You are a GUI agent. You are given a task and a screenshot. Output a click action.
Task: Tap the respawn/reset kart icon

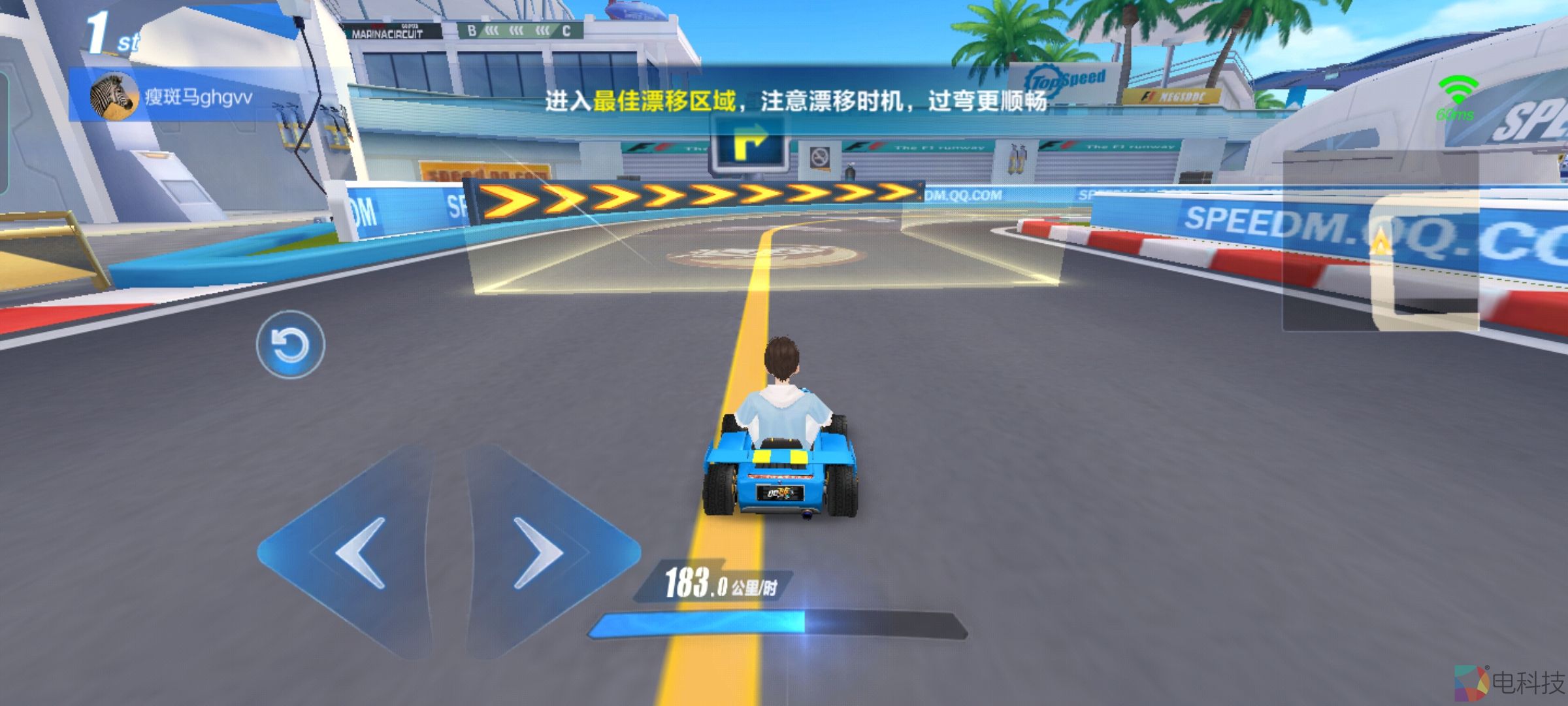tap(289, 345)
